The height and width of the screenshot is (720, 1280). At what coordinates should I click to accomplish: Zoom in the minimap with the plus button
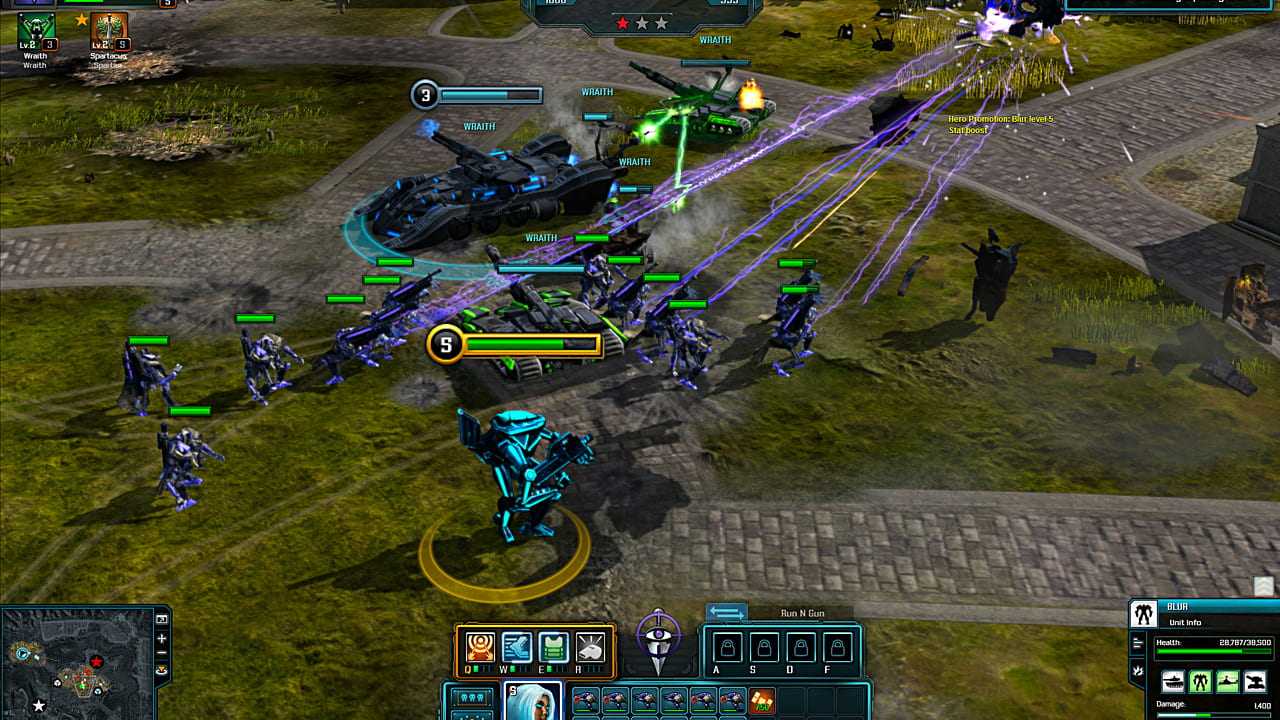point(162,638)
